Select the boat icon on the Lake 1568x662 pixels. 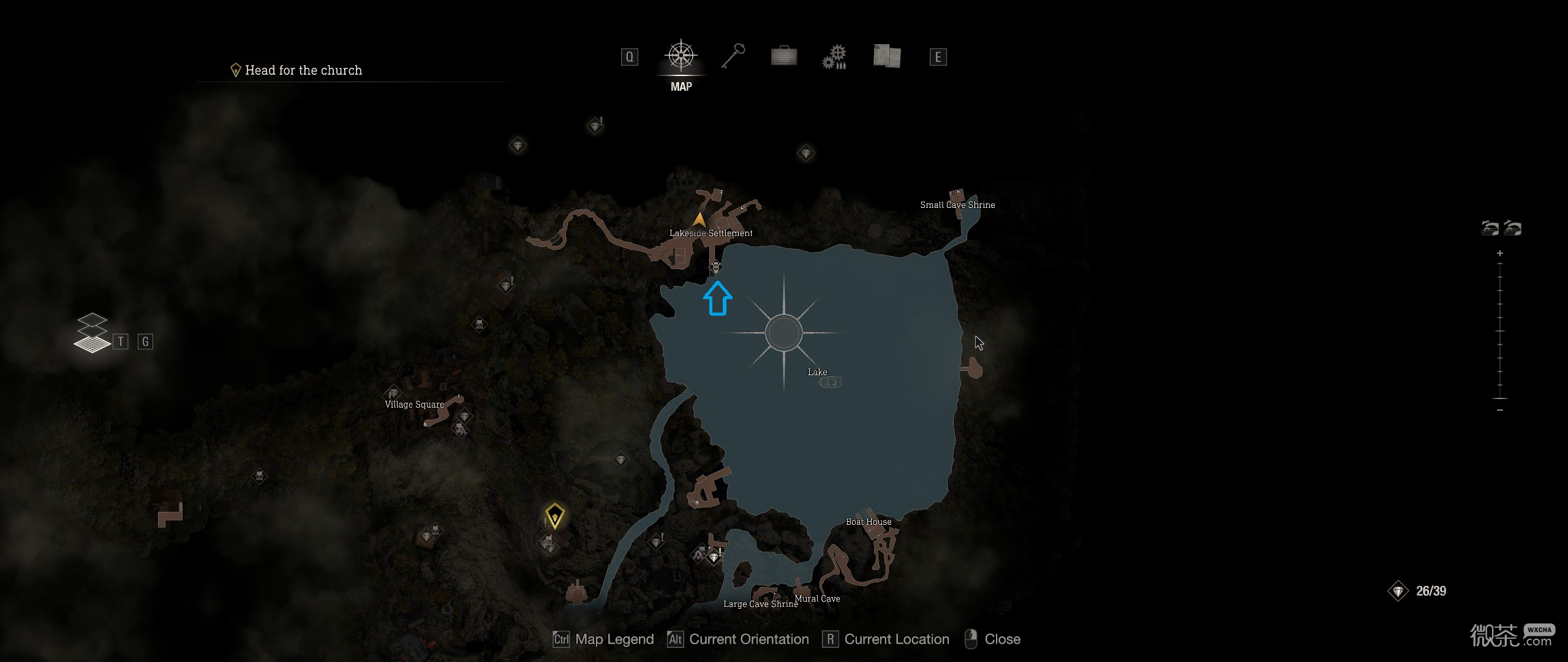point(830,382)
